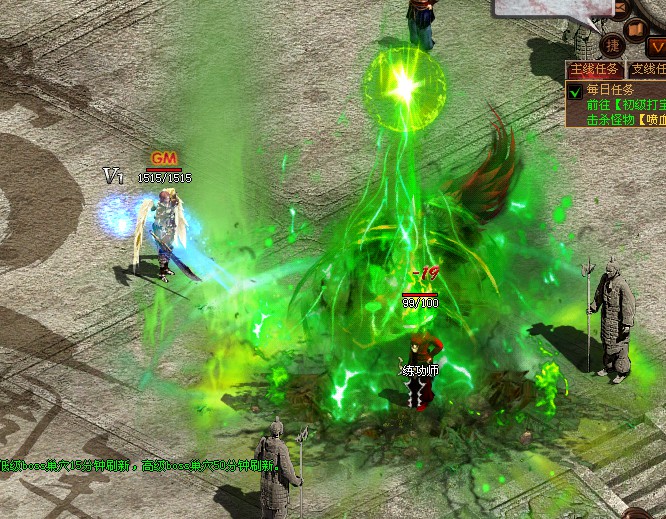The width and height of the screenshot is (666, 519).
Task: Click the orange V button
Action: click(656, 45)
